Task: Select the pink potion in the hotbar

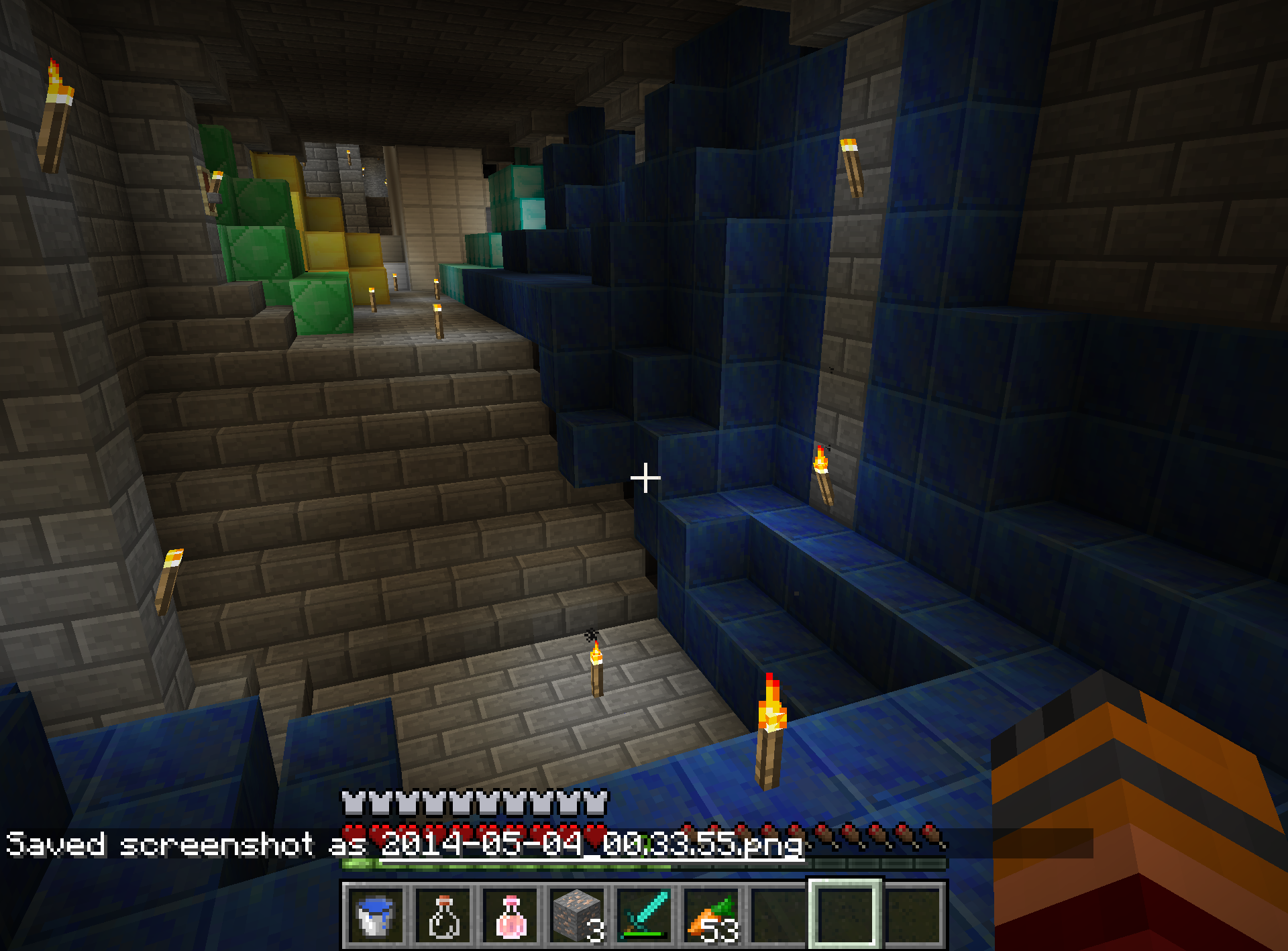Action: click(511, 915)
